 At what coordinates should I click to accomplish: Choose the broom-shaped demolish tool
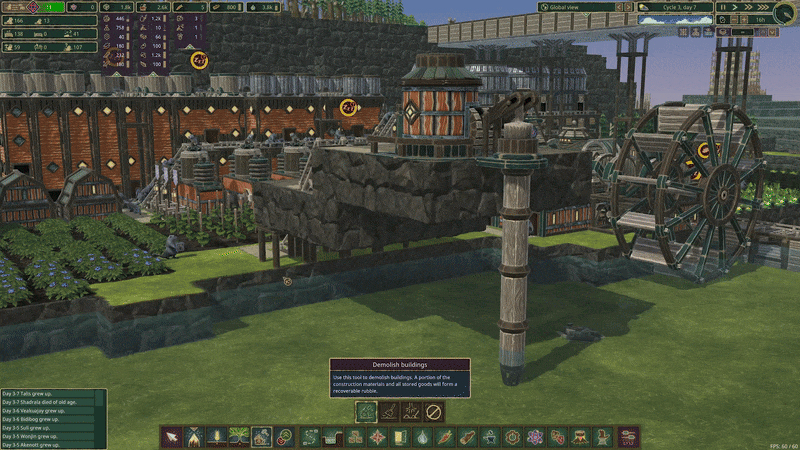pyautogui.click(x=389, y=411)
